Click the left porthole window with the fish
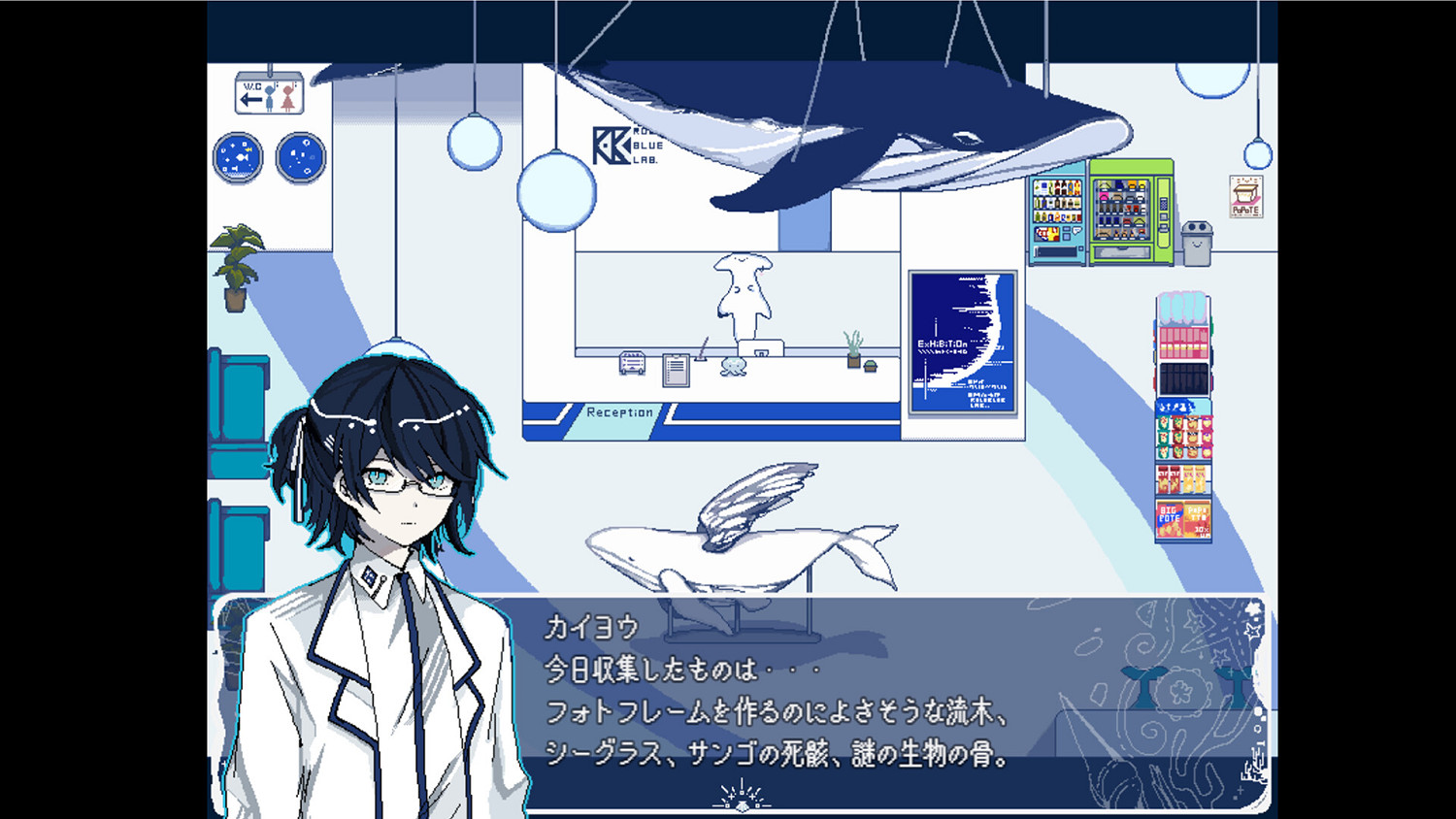 (236, 155)
